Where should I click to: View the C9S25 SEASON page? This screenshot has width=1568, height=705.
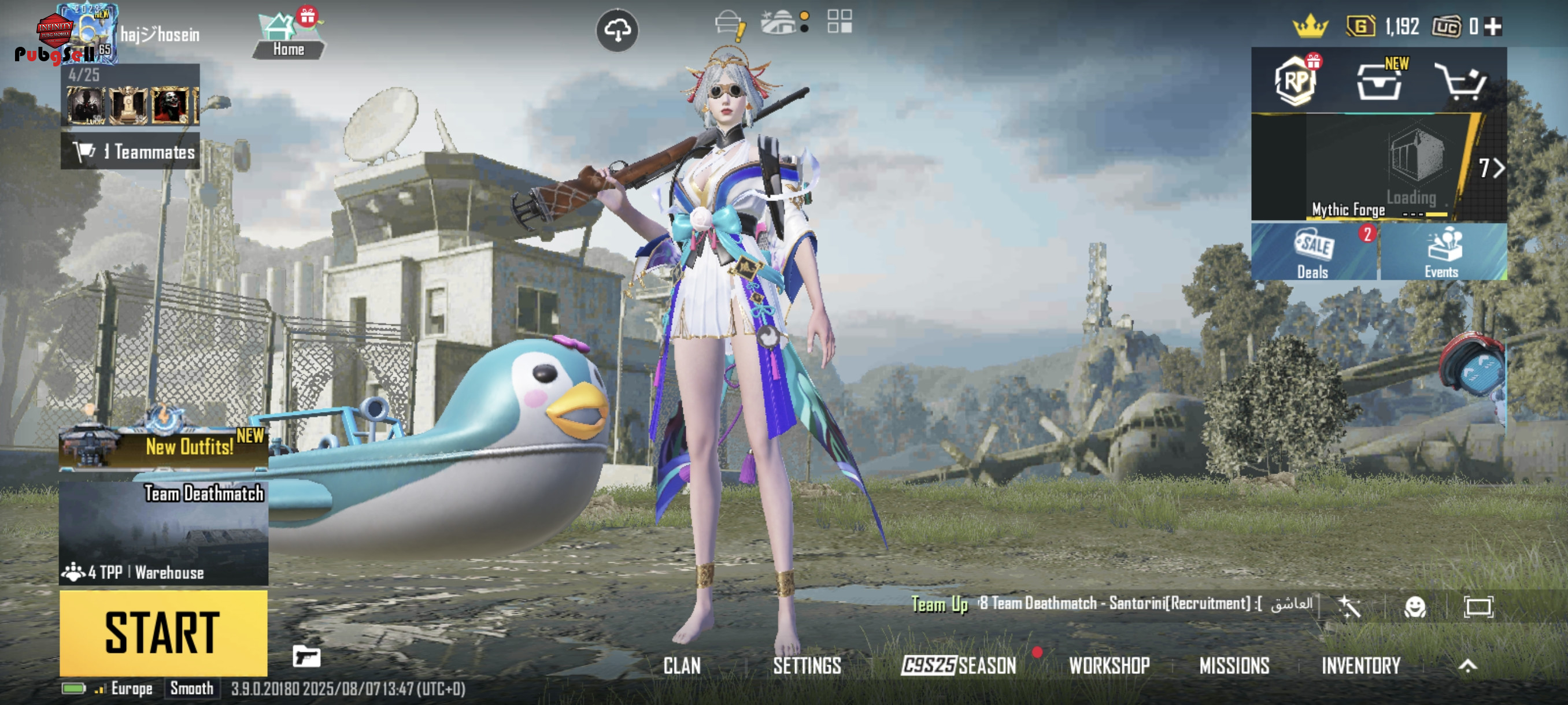coord(959,666)
